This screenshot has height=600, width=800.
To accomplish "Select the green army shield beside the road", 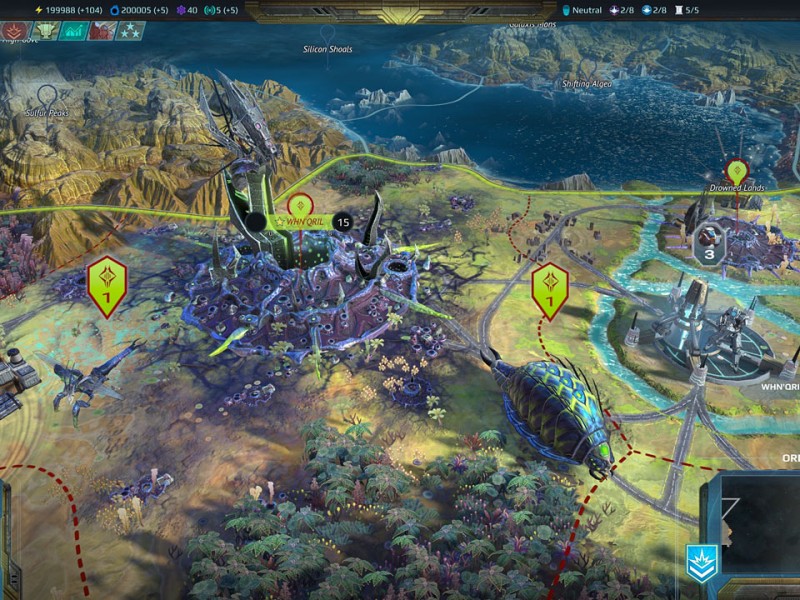I will coord(550,288).
